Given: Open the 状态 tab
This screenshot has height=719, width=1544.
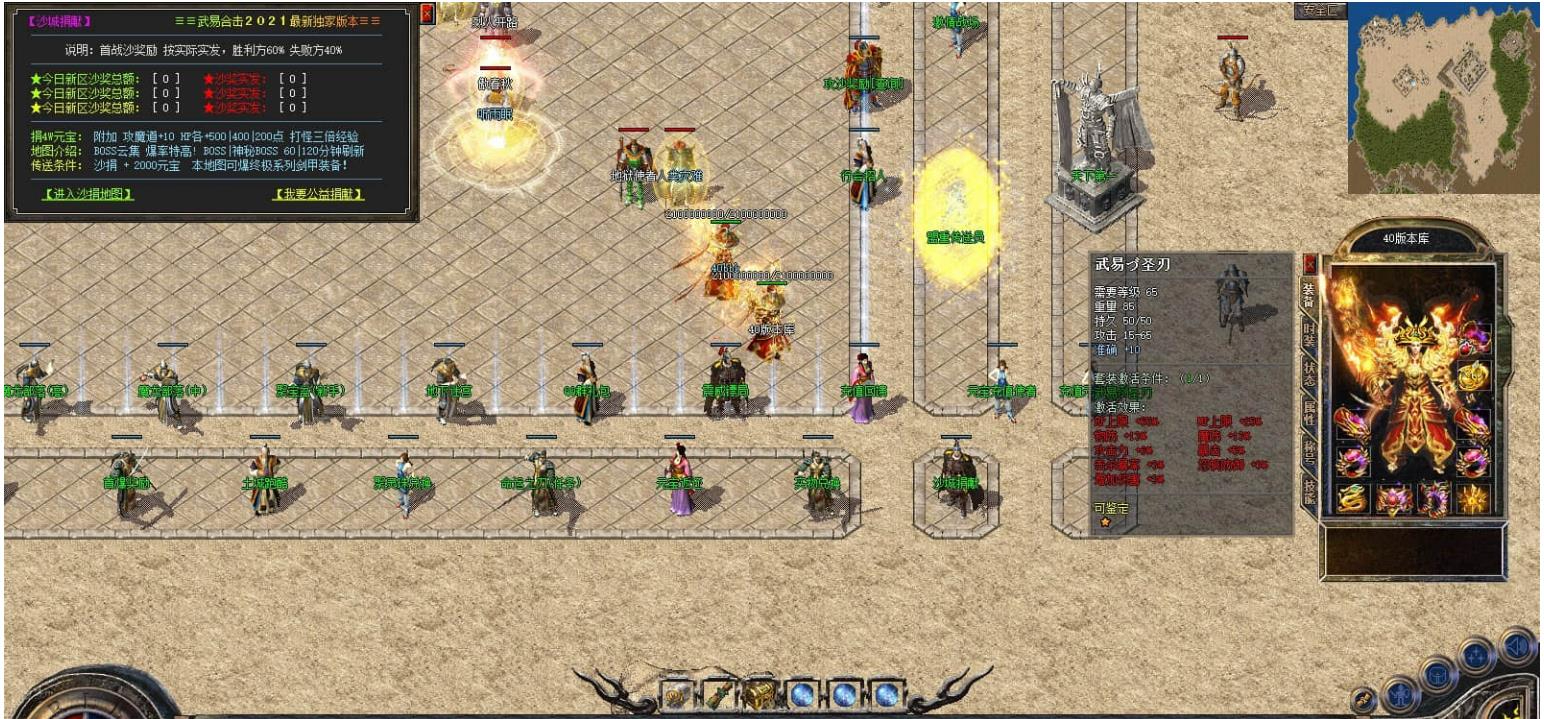Looking at the screenshot, I should [x=1308, y=373].
